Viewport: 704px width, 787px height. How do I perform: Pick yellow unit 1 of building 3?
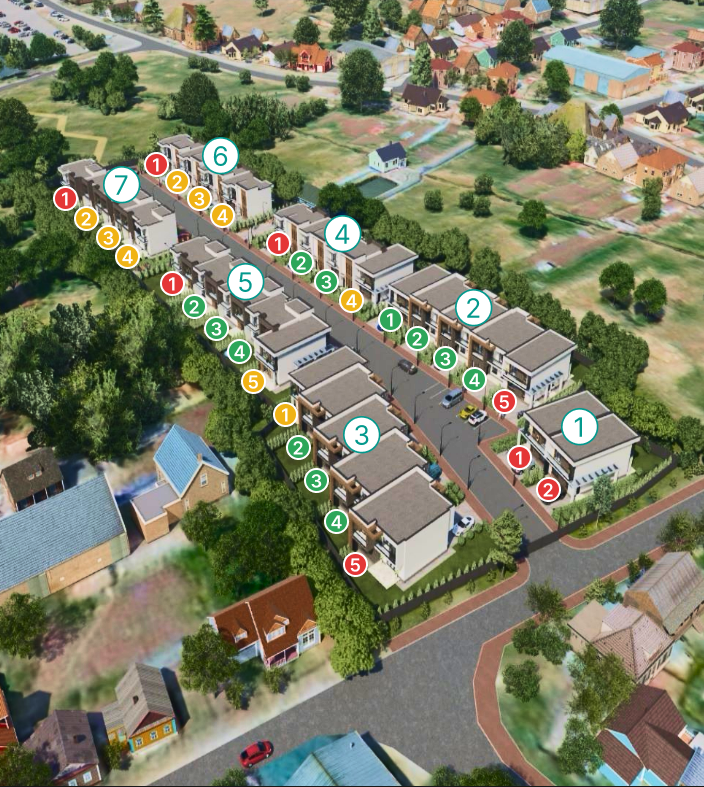[285, 413]
